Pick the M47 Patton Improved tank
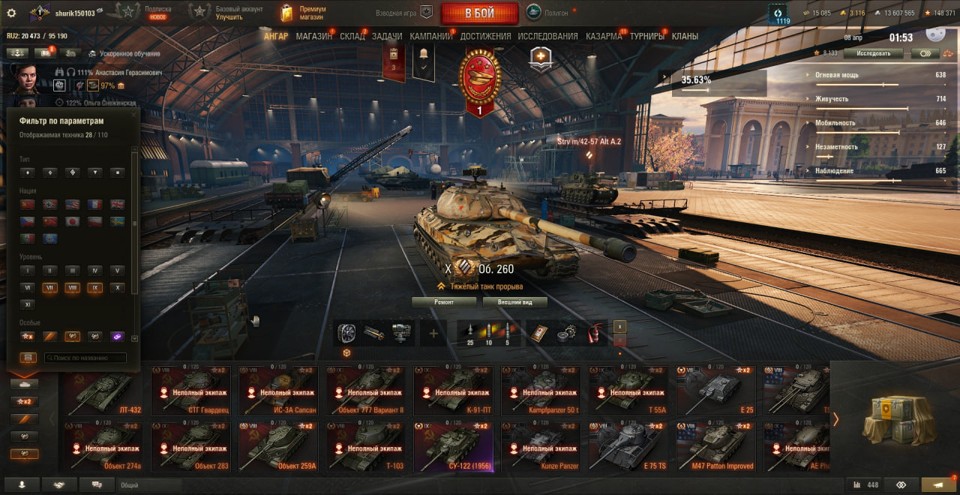 click(715, 446)
